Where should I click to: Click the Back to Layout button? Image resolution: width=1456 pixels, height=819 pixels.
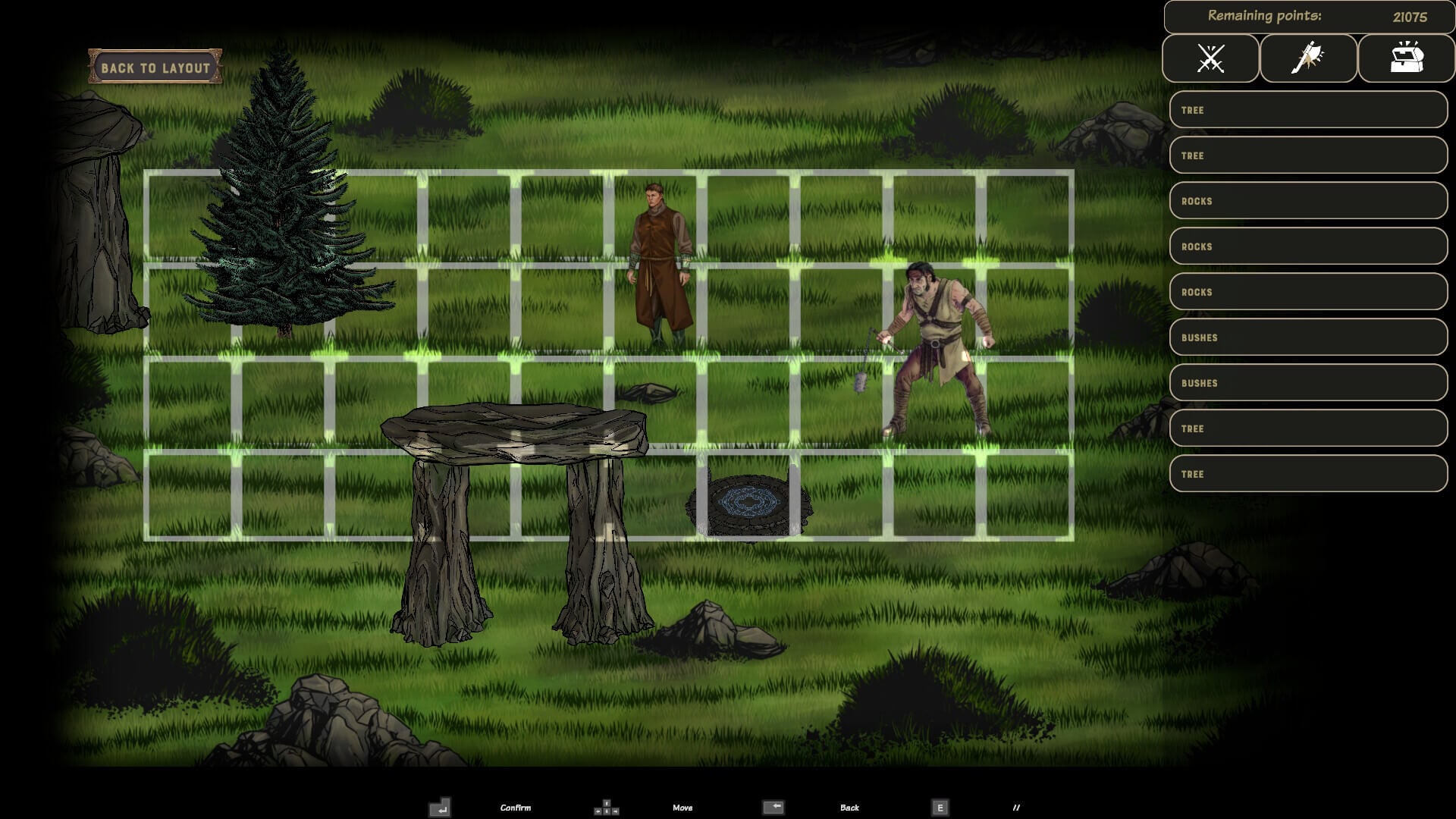(155, 67)
